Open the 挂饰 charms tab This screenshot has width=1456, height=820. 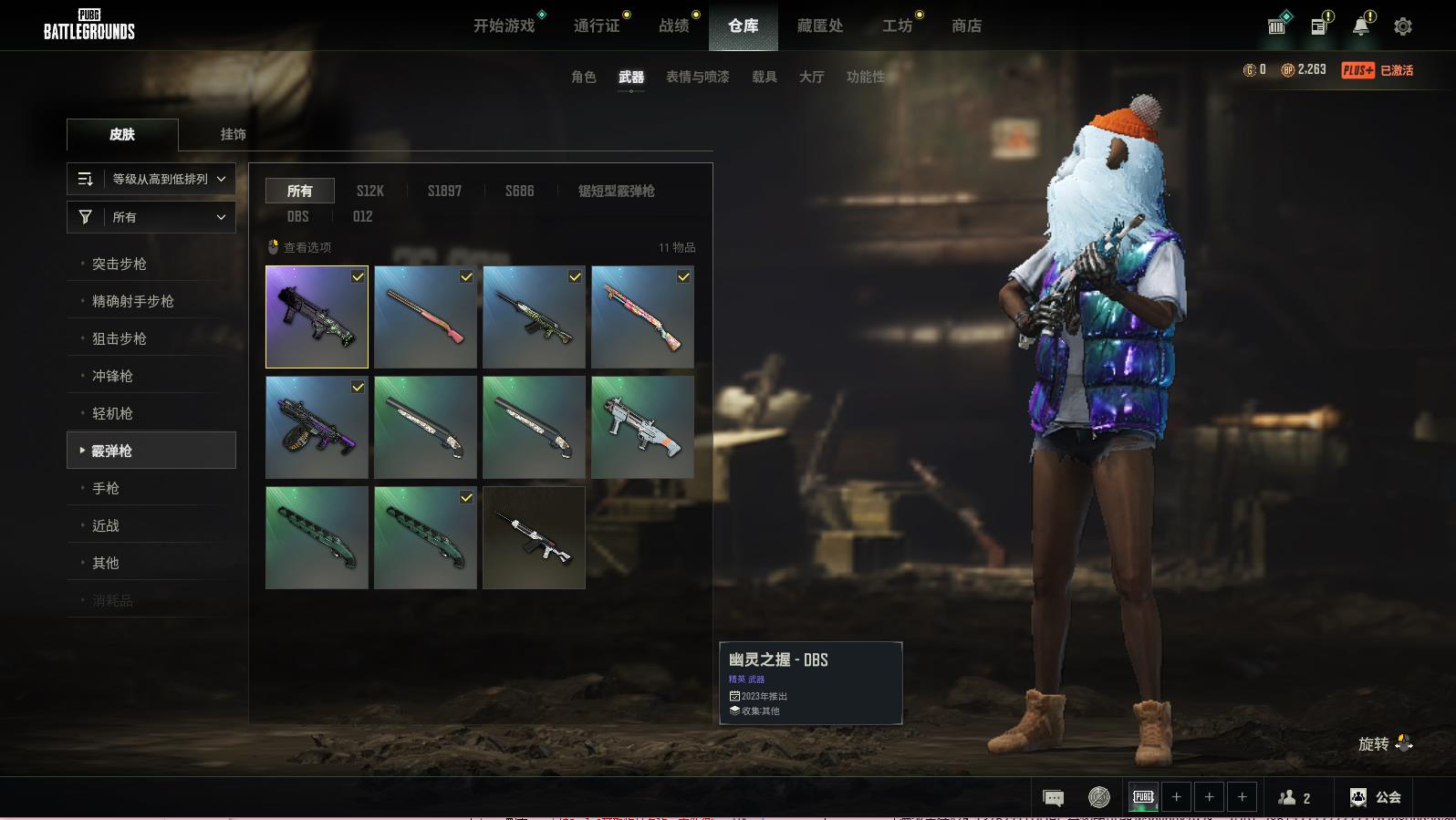coord(233,134)
